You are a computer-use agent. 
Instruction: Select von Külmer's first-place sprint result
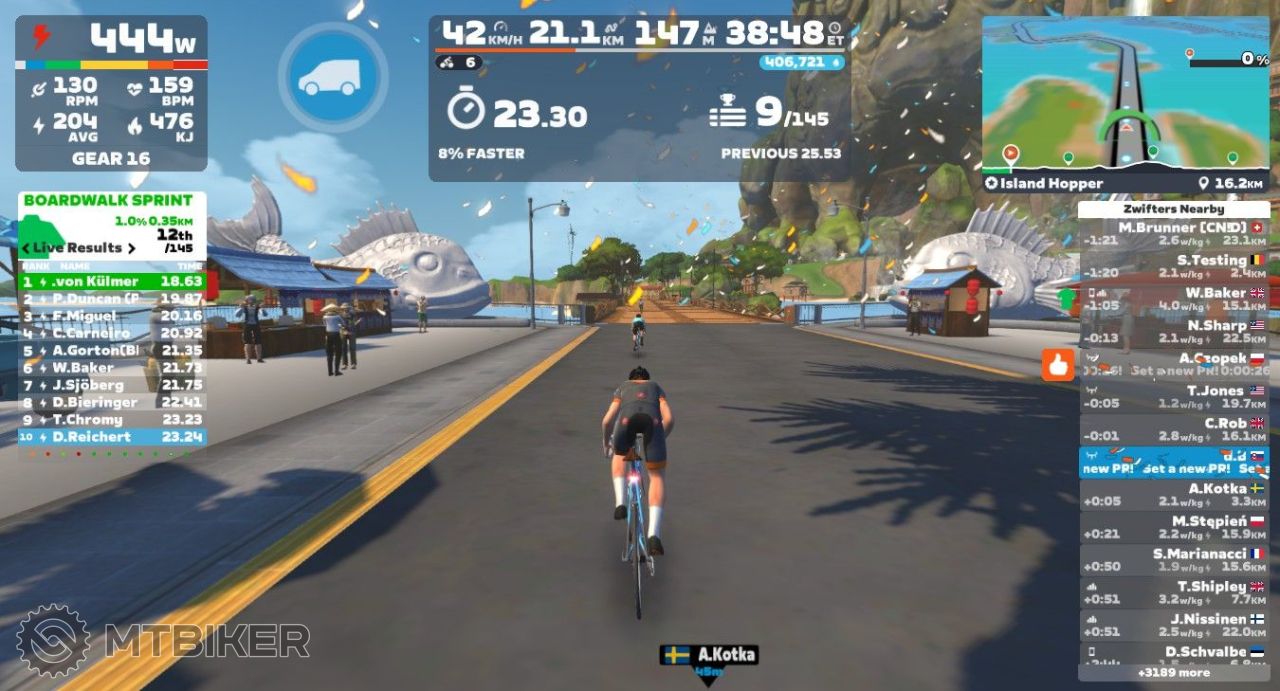point(112,282)
